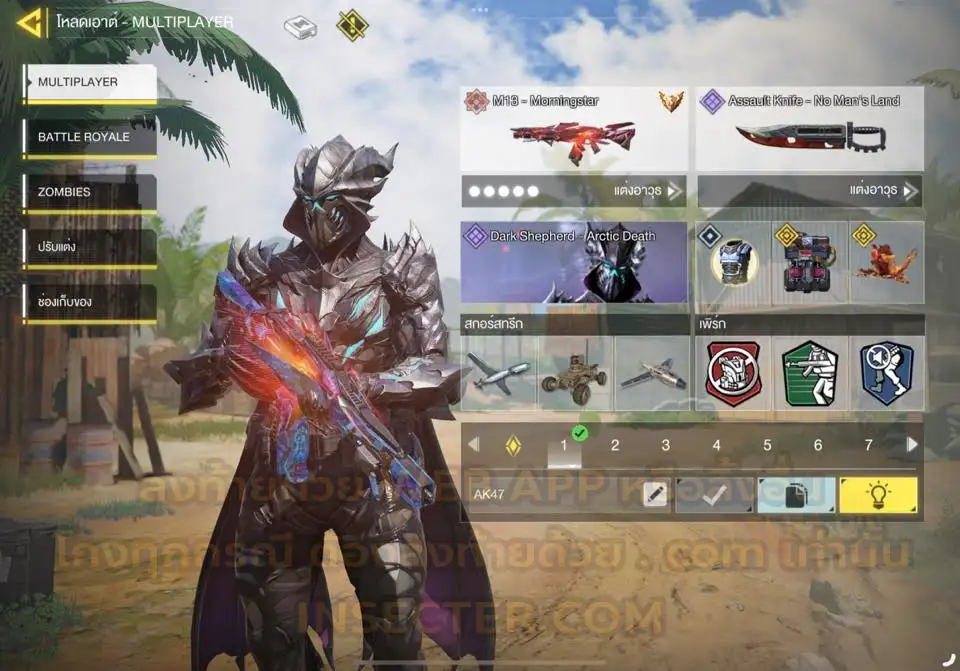This screenshot has width=960, height=671.
Task: Select the M13 Morningstar primary weapon
Action: 574,130
